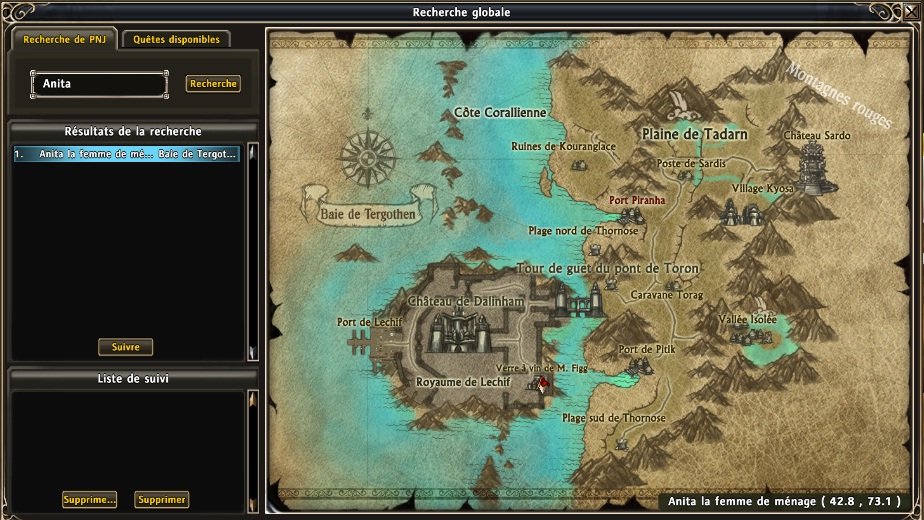Click the truncated Supprime... button
924x520 pixels.
[89, 499]
